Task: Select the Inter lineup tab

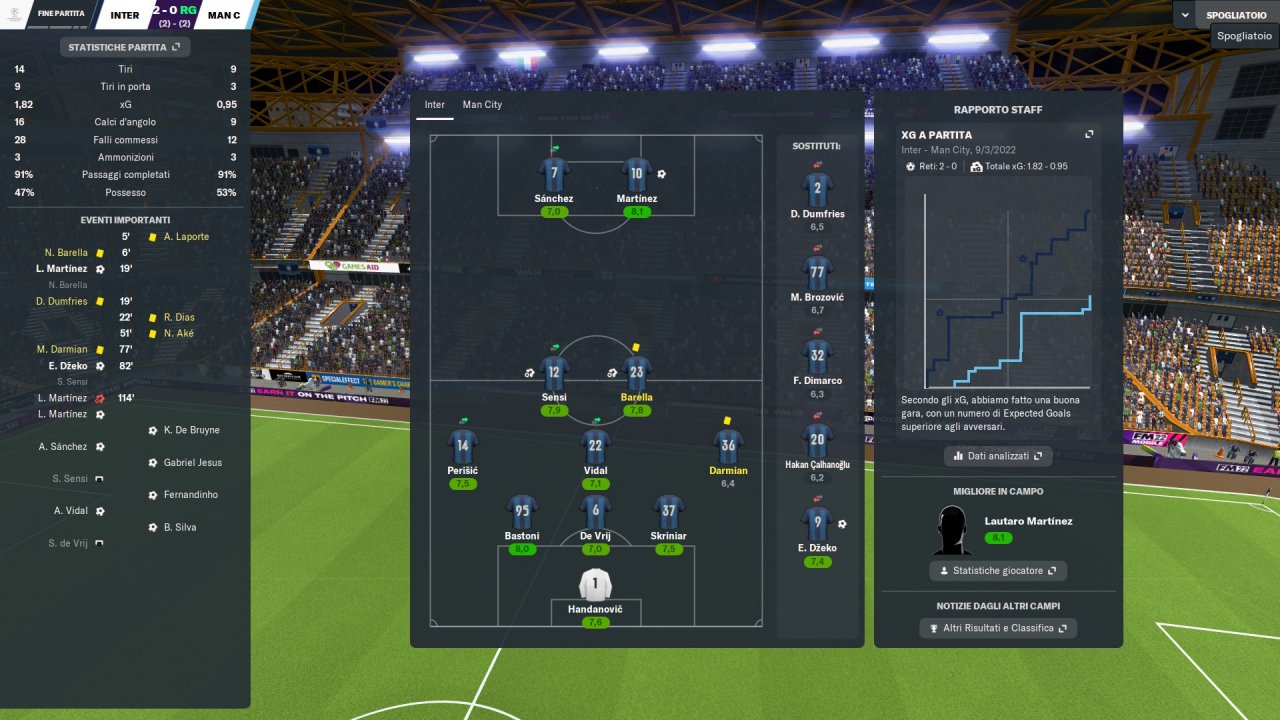Action: (434, 105)
